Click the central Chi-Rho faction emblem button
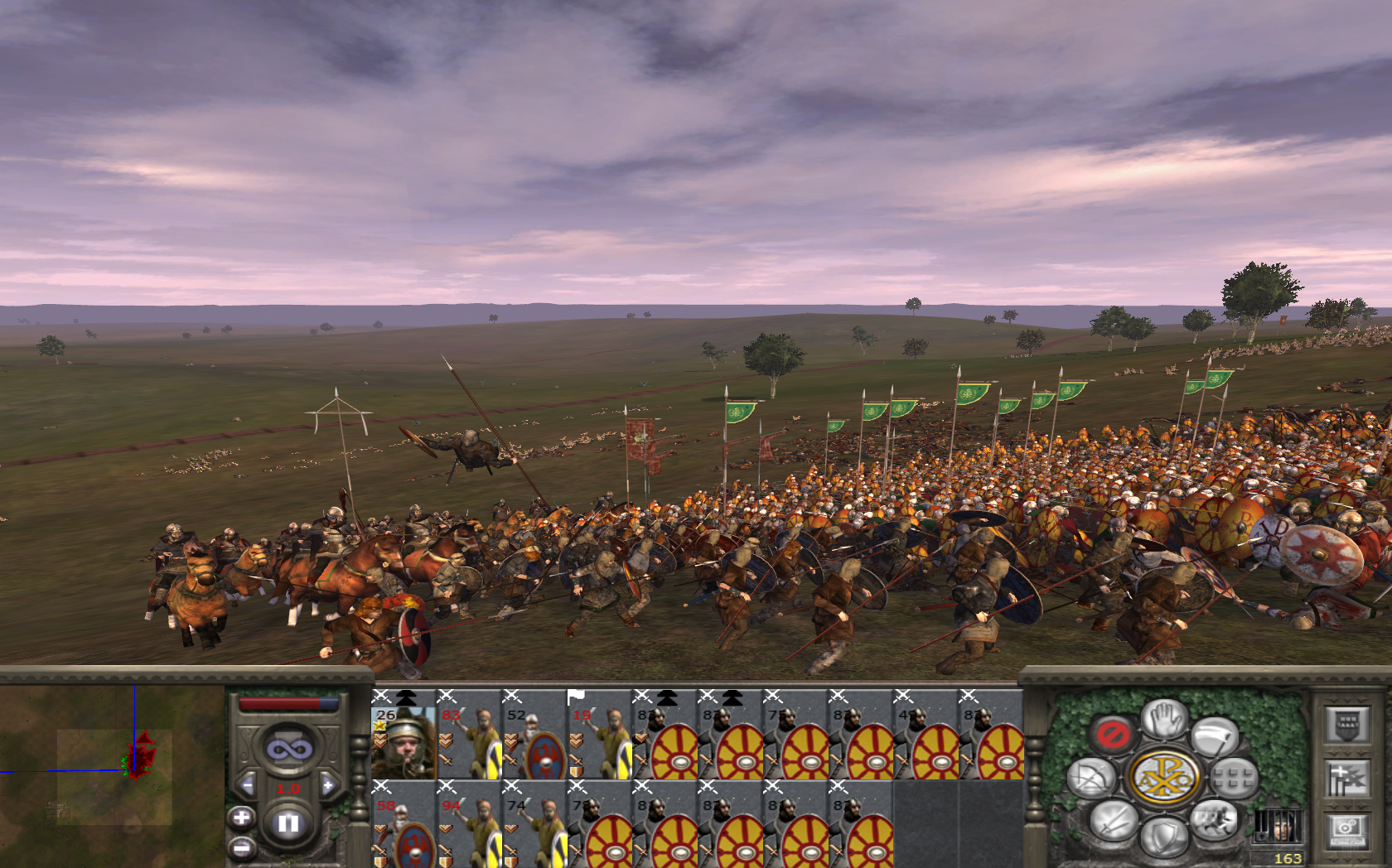 click(x=1163, y=778)
